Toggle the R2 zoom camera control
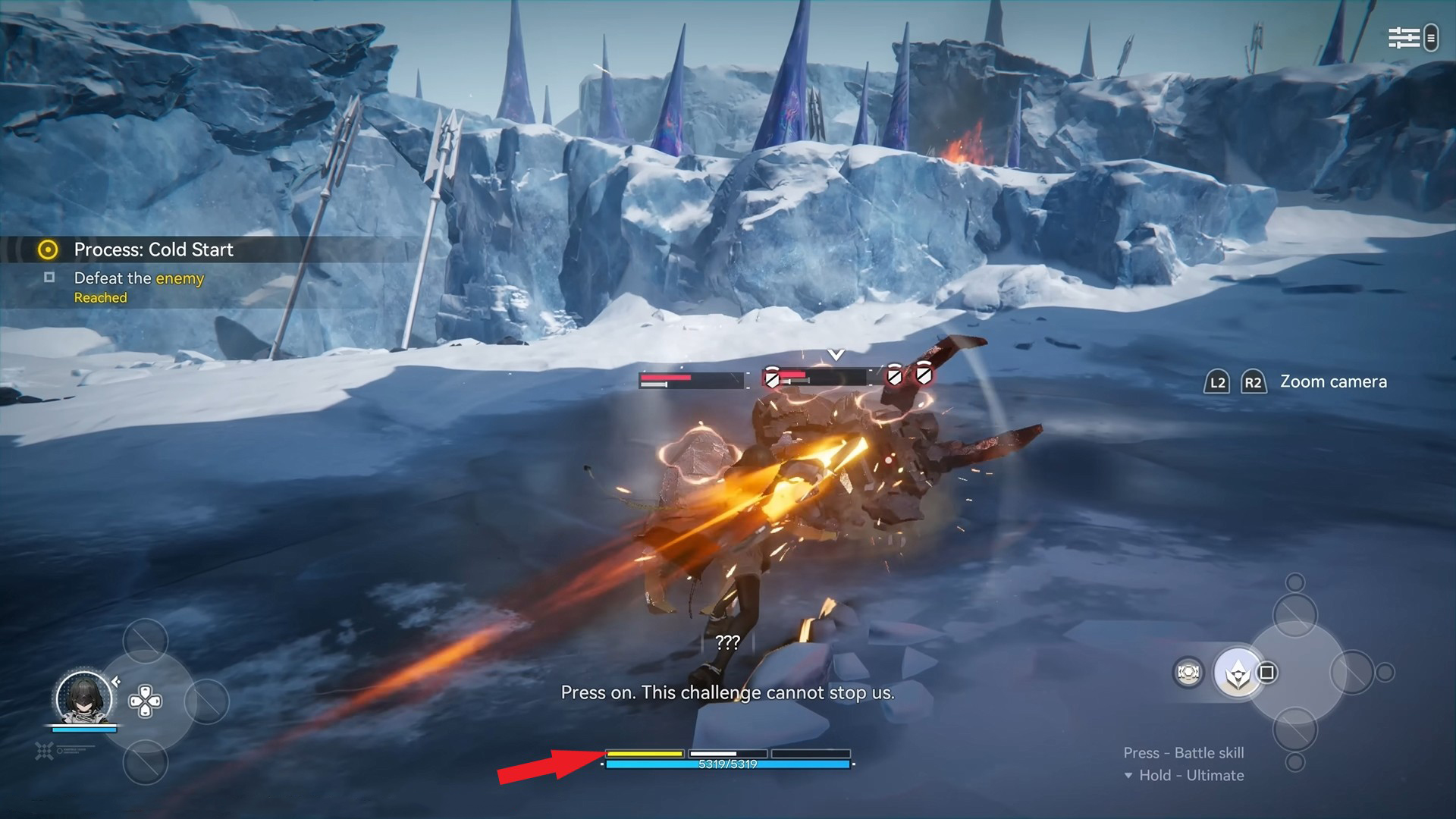Screen dimensions: 1456x819 pos(1254,382)
